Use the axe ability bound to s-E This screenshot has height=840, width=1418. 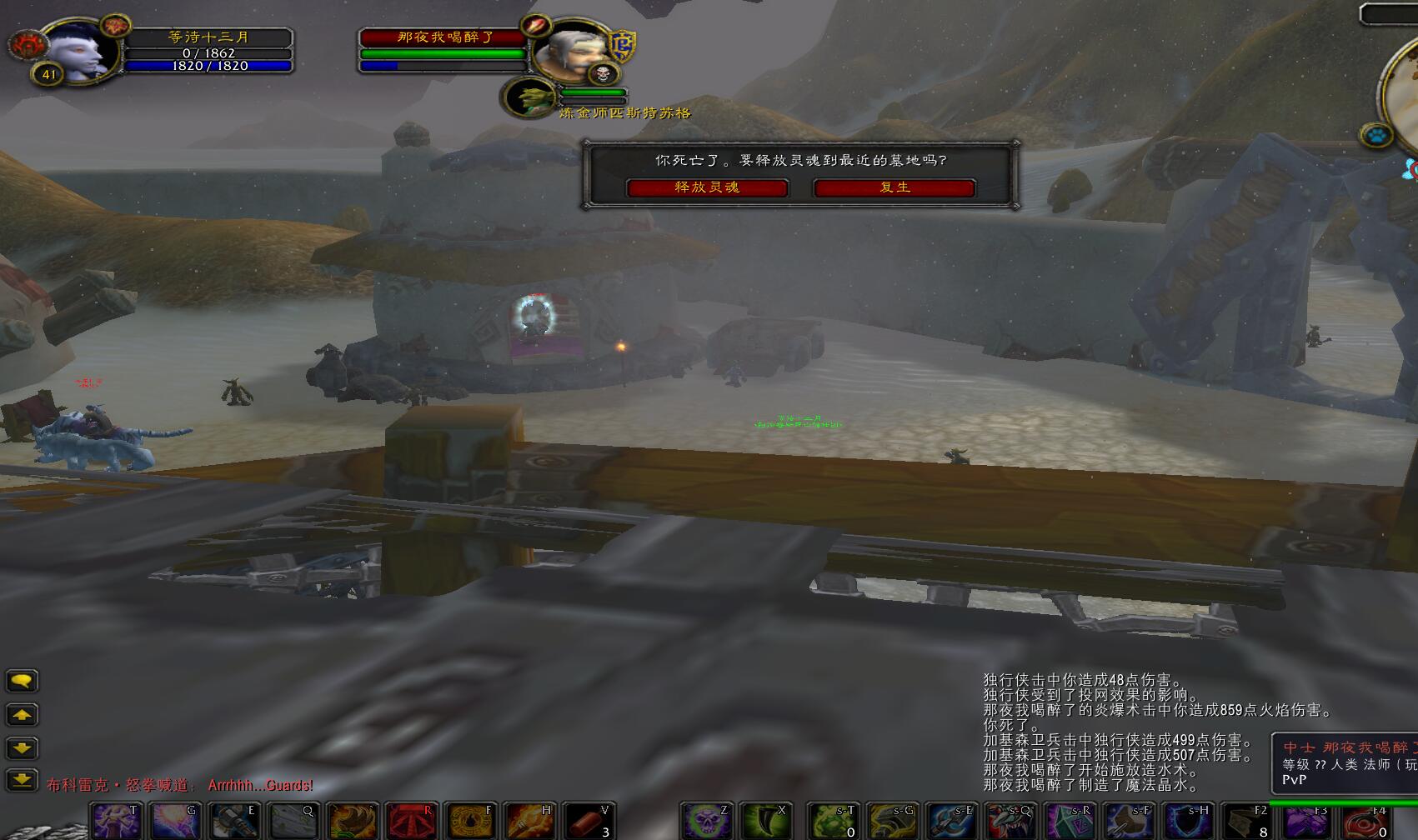pos(952,822)
